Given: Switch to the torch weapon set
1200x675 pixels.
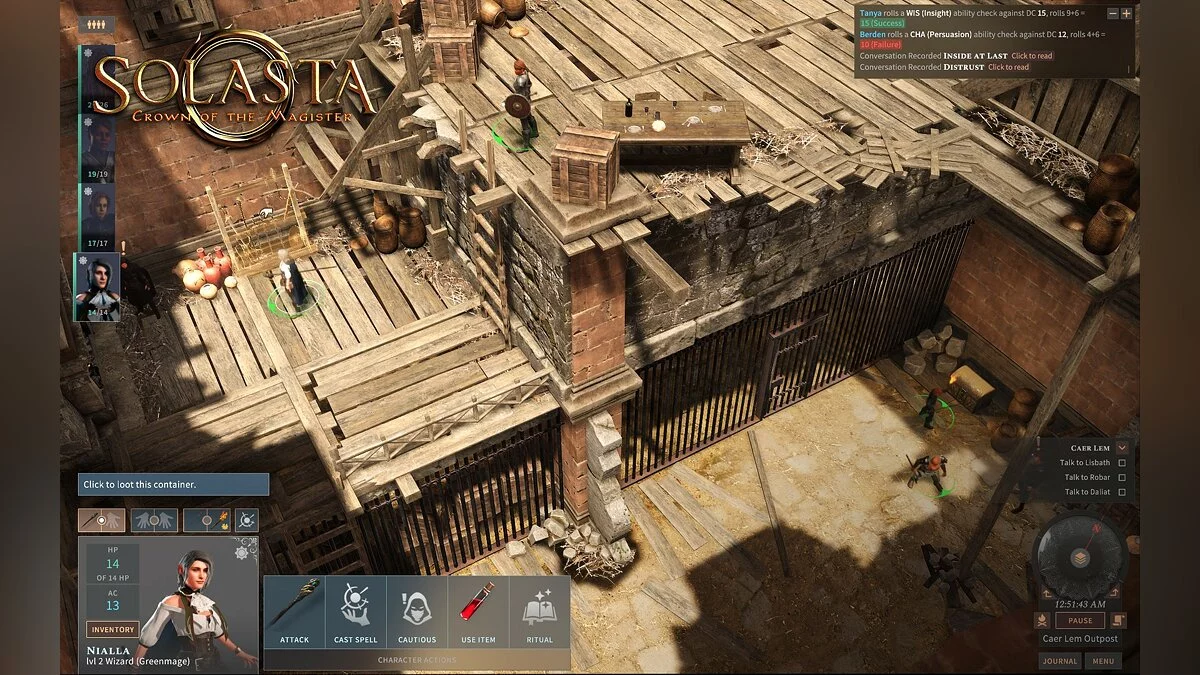Looking at the screenshot, I should 208,520.
